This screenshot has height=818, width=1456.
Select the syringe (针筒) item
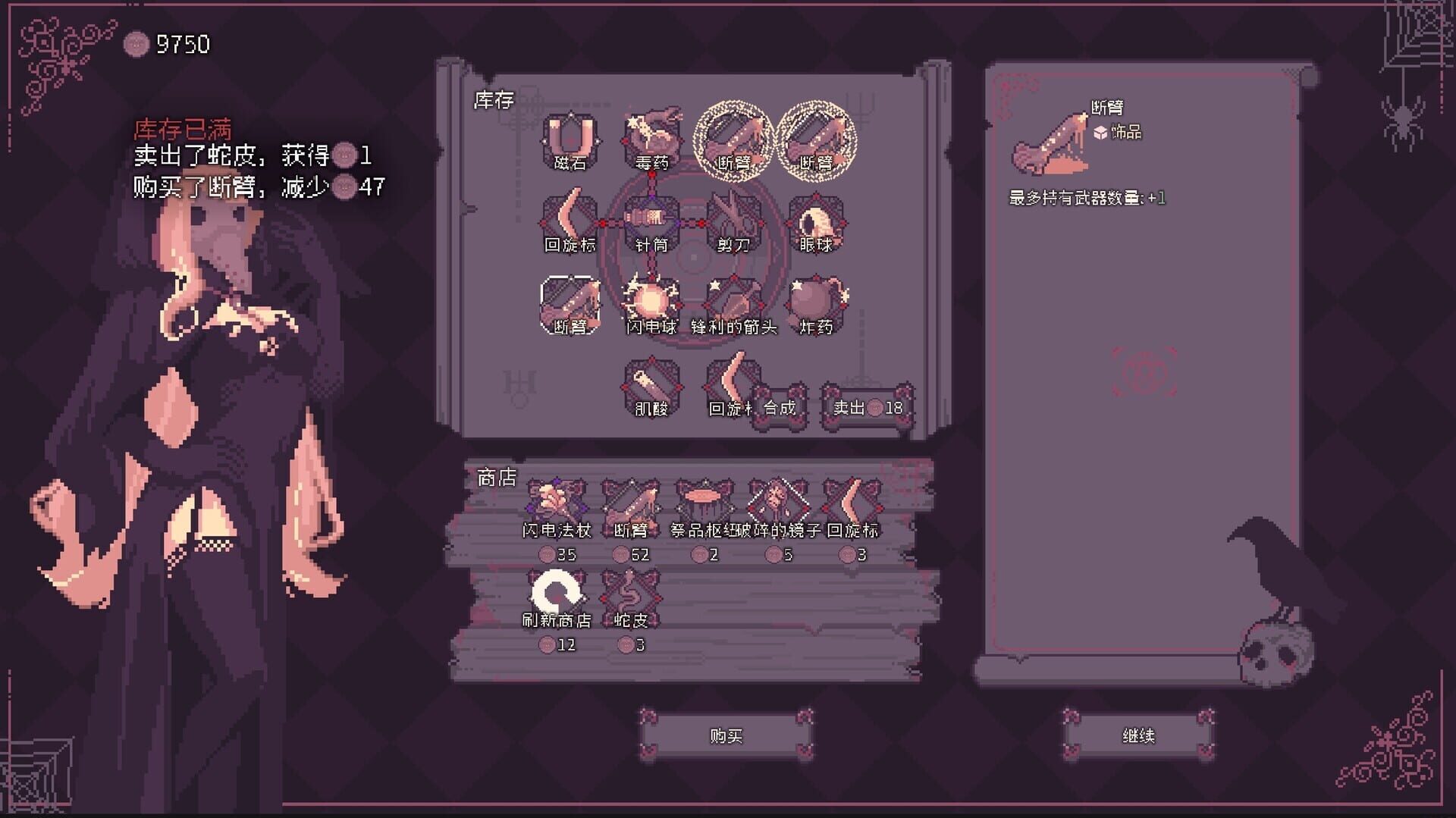(x=651, y=220)
